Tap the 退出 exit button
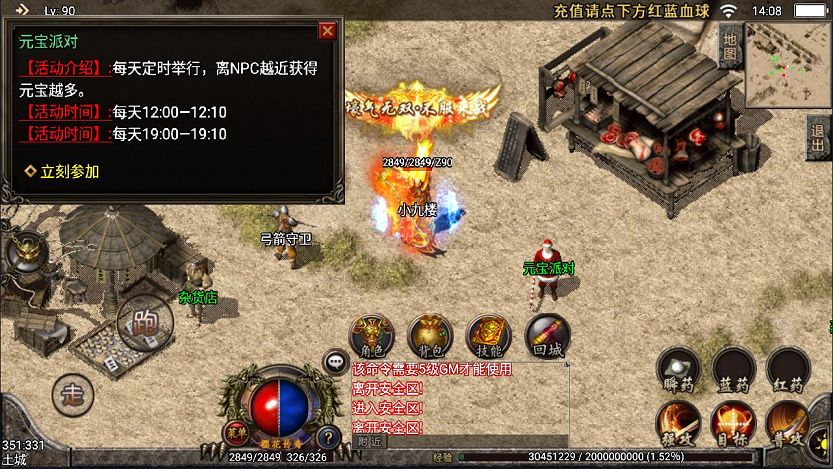 point(819,140)
